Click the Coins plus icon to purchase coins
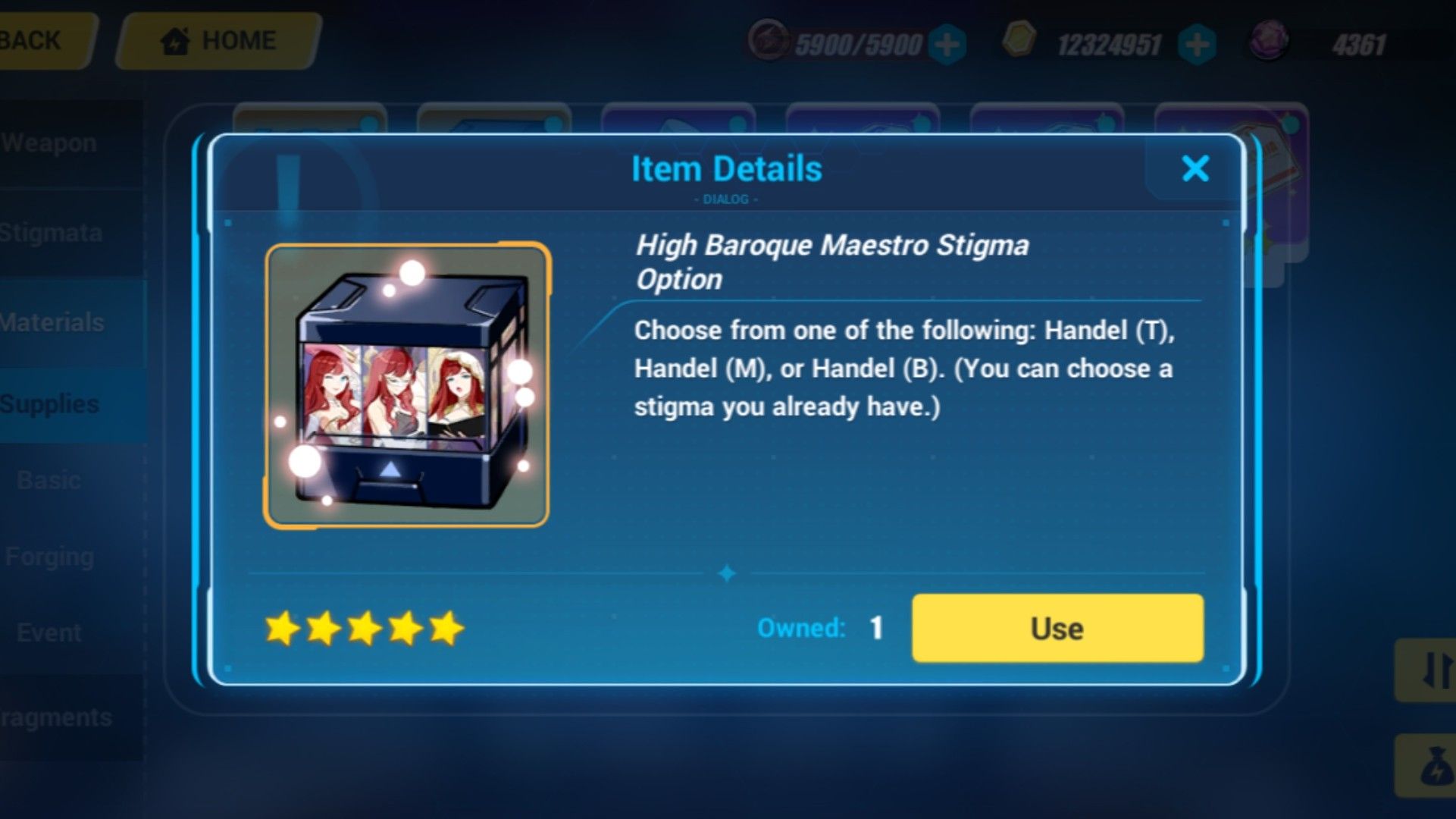Viewport: 1456px width, 819px height. [1196, 45]
